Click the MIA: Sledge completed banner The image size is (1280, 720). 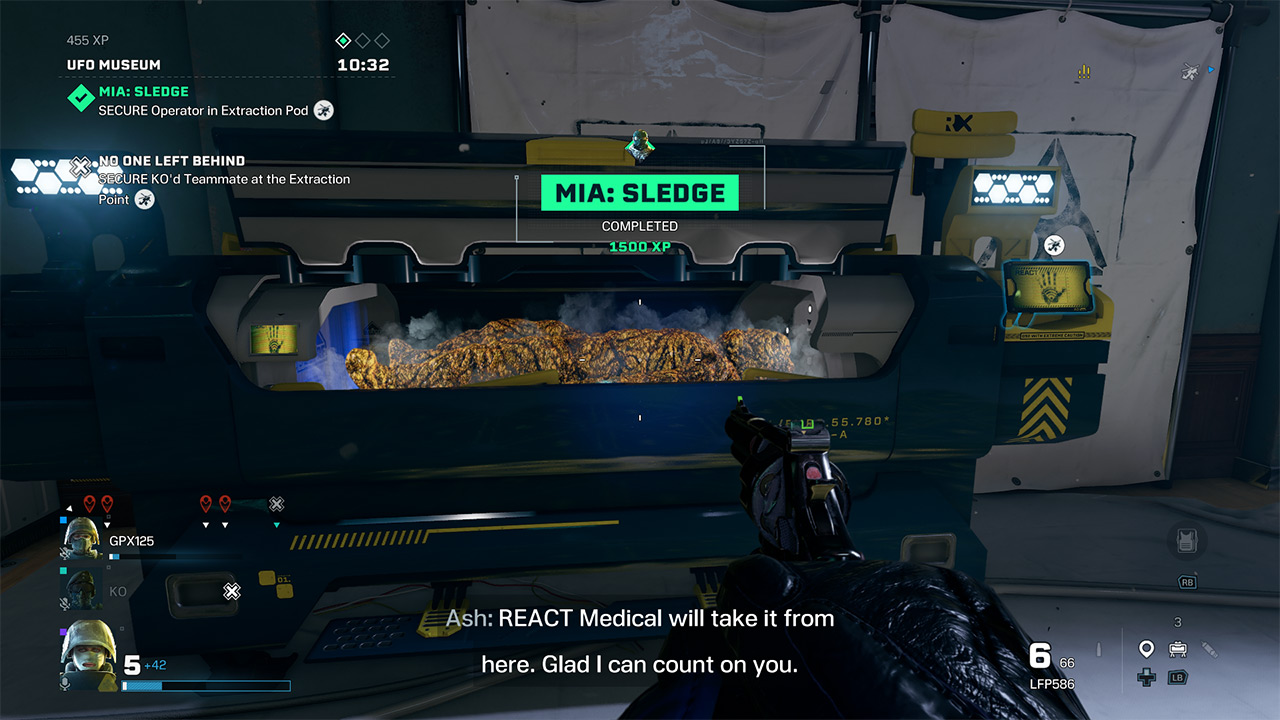(640, 193)
